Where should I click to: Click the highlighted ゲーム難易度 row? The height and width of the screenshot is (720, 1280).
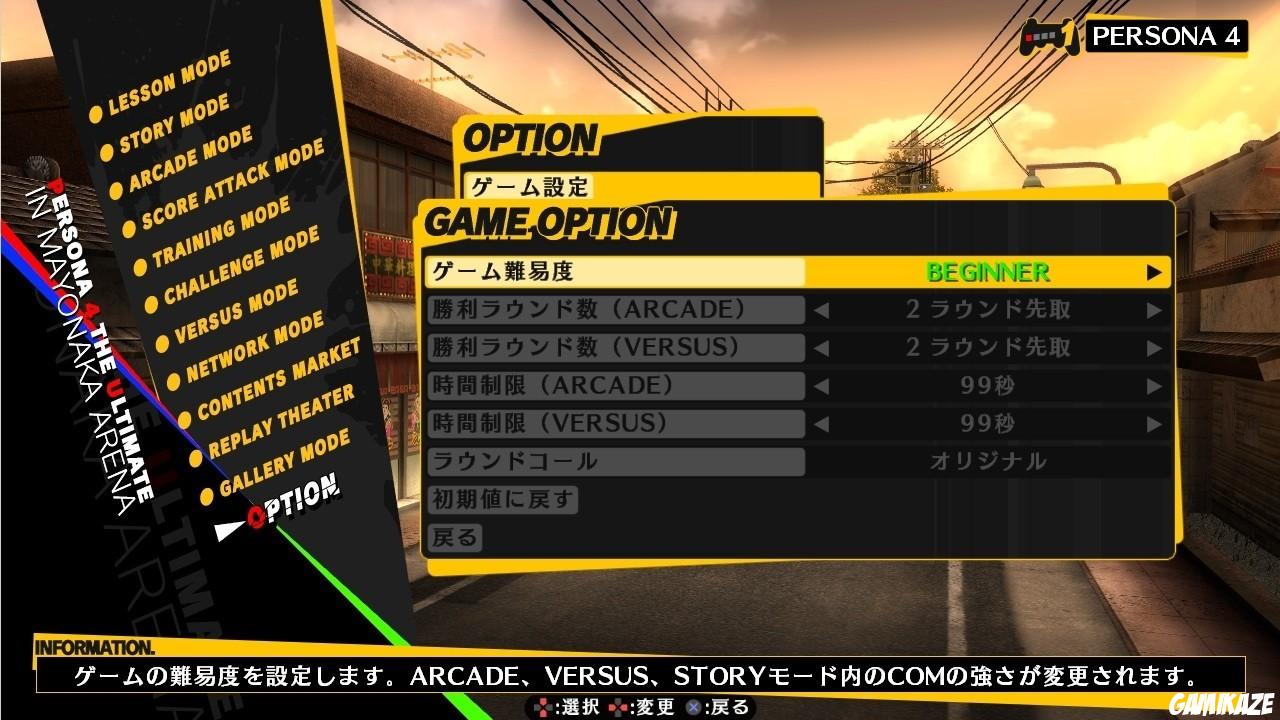[617, 272]
